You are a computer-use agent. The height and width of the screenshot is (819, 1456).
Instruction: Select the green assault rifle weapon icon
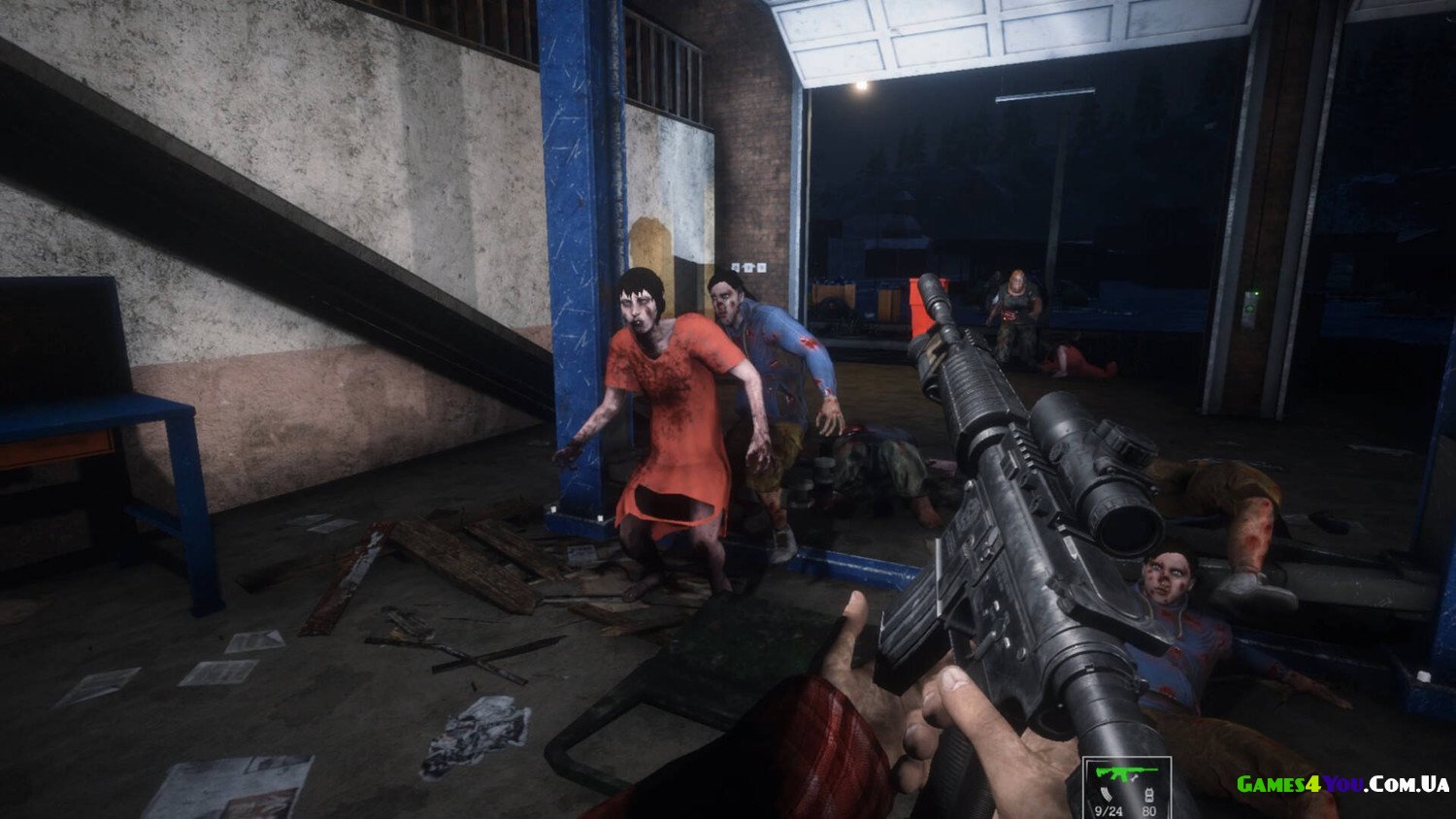pyautogui.click(x=1124, y=775)
